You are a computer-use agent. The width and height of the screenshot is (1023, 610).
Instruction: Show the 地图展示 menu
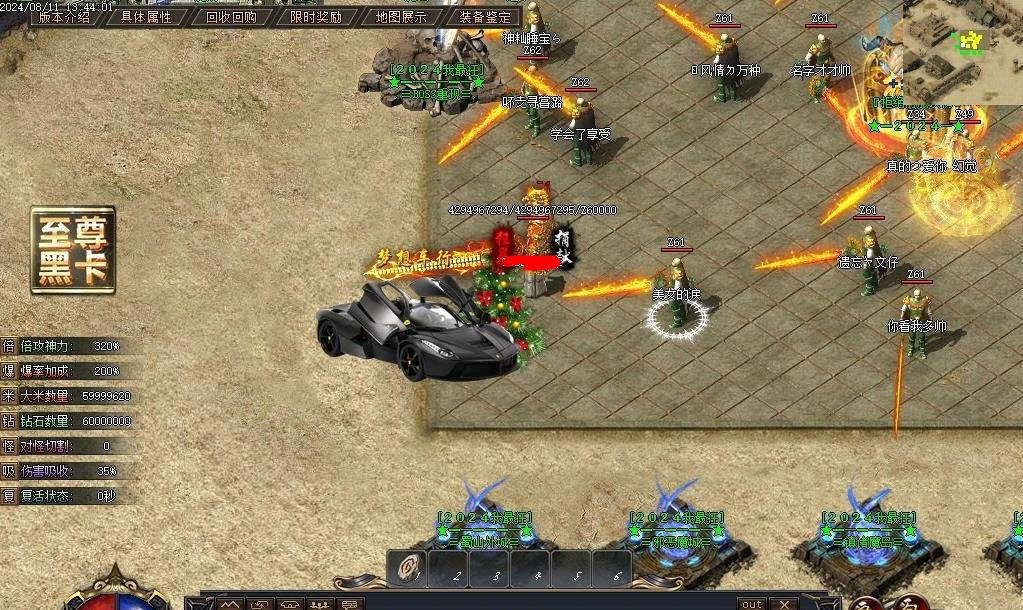(401, 17)
